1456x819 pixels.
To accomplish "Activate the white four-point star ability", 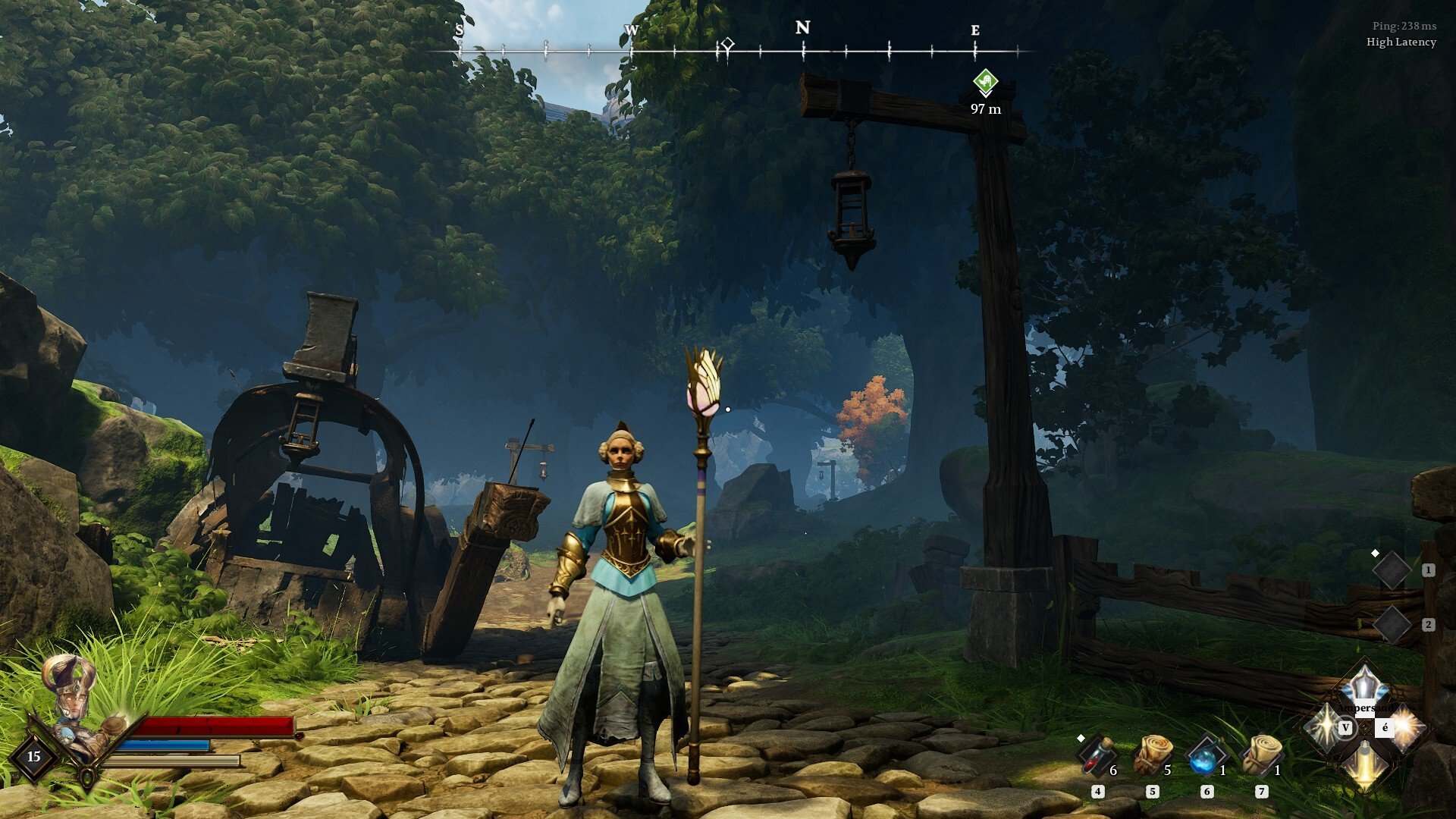I will (1324, 726).
